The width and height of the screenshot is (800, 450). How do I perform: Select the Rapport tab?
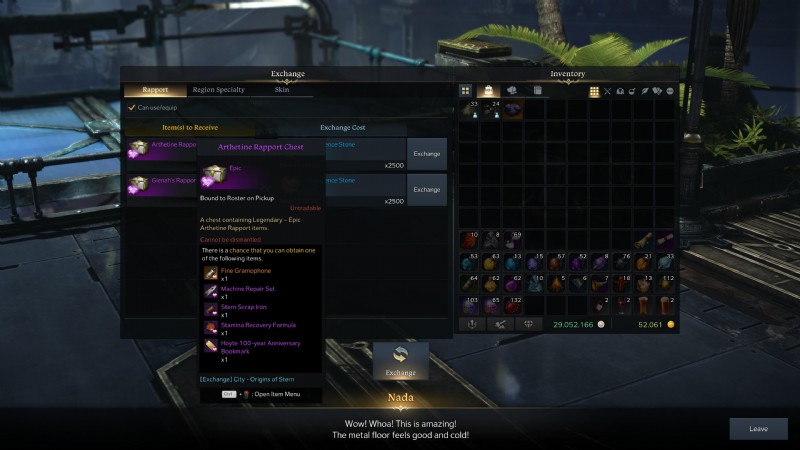point(155,90)
